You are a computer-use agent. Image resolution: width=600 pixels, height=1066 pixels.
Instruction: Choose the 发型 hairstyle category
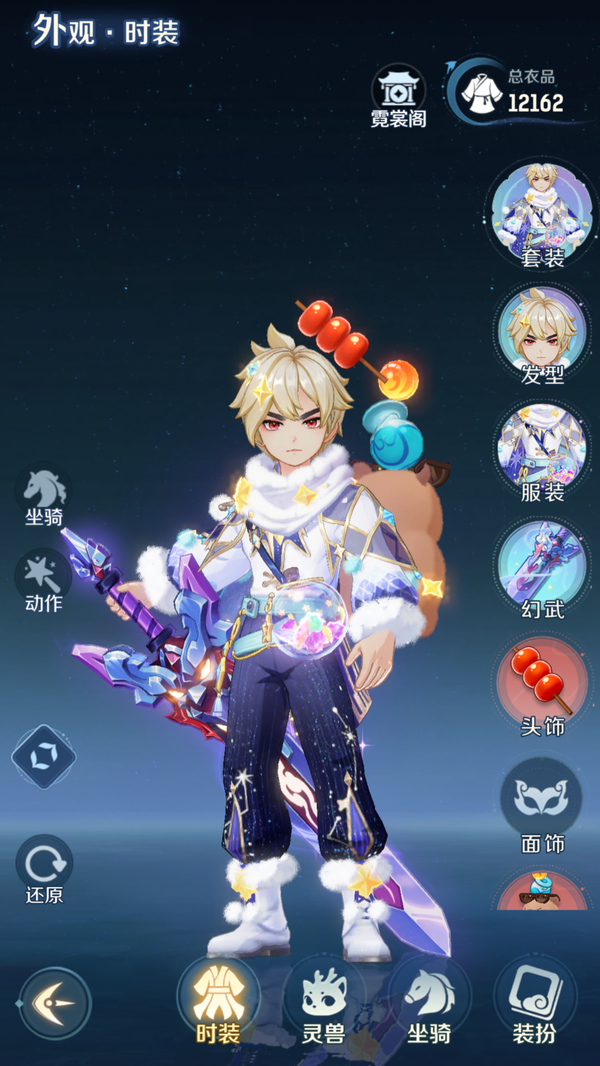(542, 332)
